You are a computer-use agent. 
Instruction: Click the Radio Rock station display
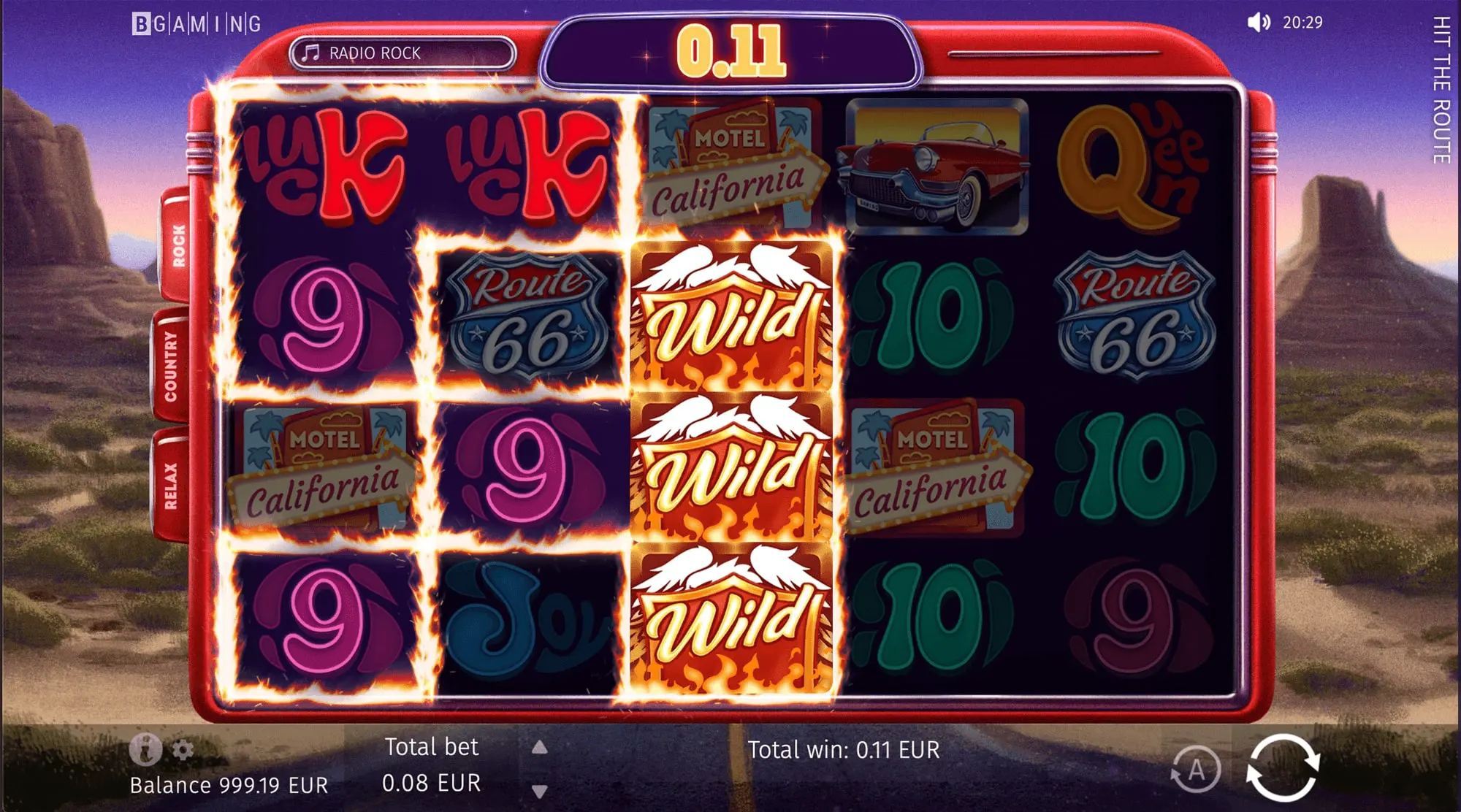(403, 53)
